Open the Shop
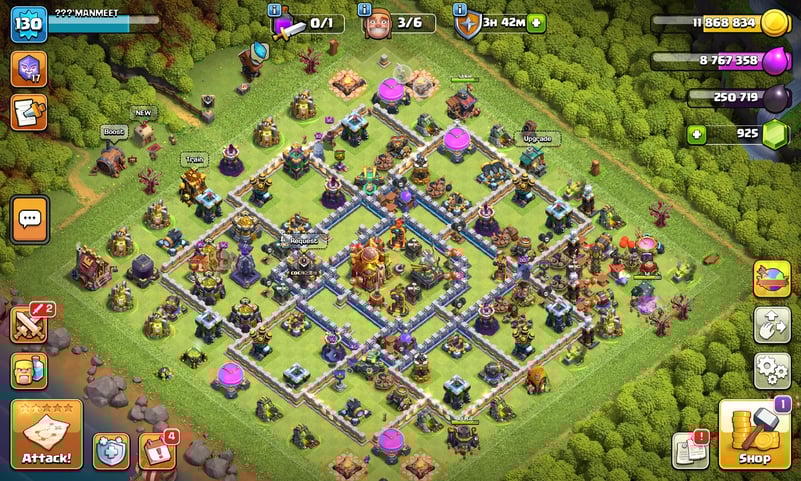 [755, 435]
